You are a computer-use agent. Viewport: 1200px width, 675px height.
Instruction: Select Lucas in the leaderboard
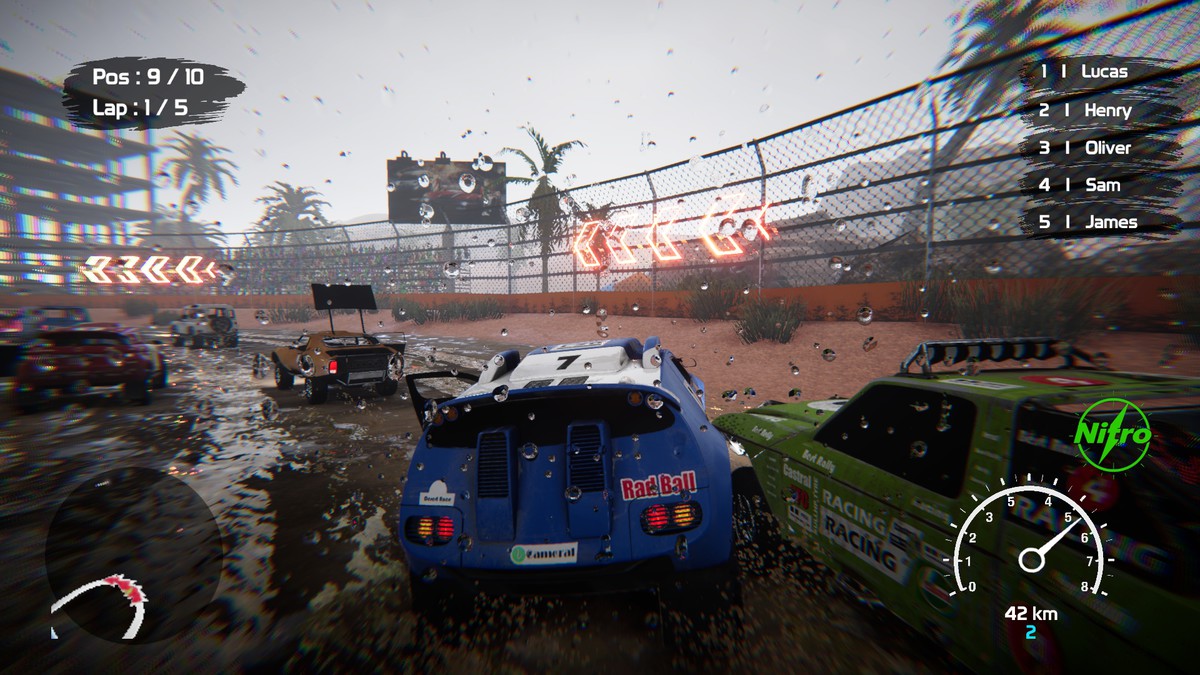click(1098, 72)
